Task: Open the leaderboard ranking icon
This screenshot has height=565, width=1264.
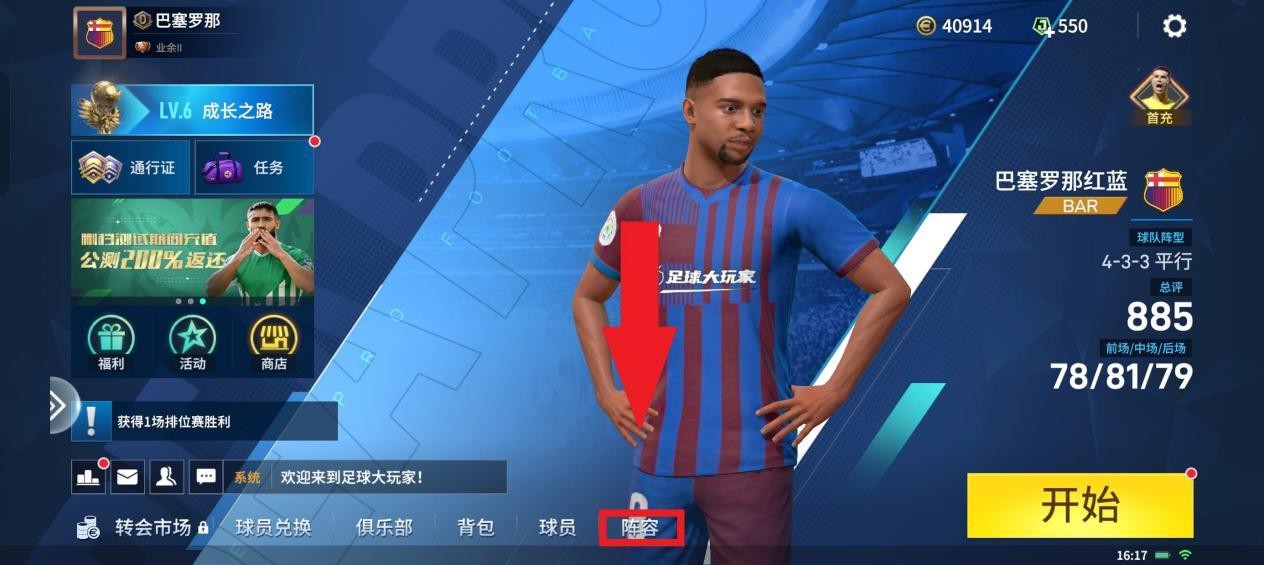Action: click(88, 477)
